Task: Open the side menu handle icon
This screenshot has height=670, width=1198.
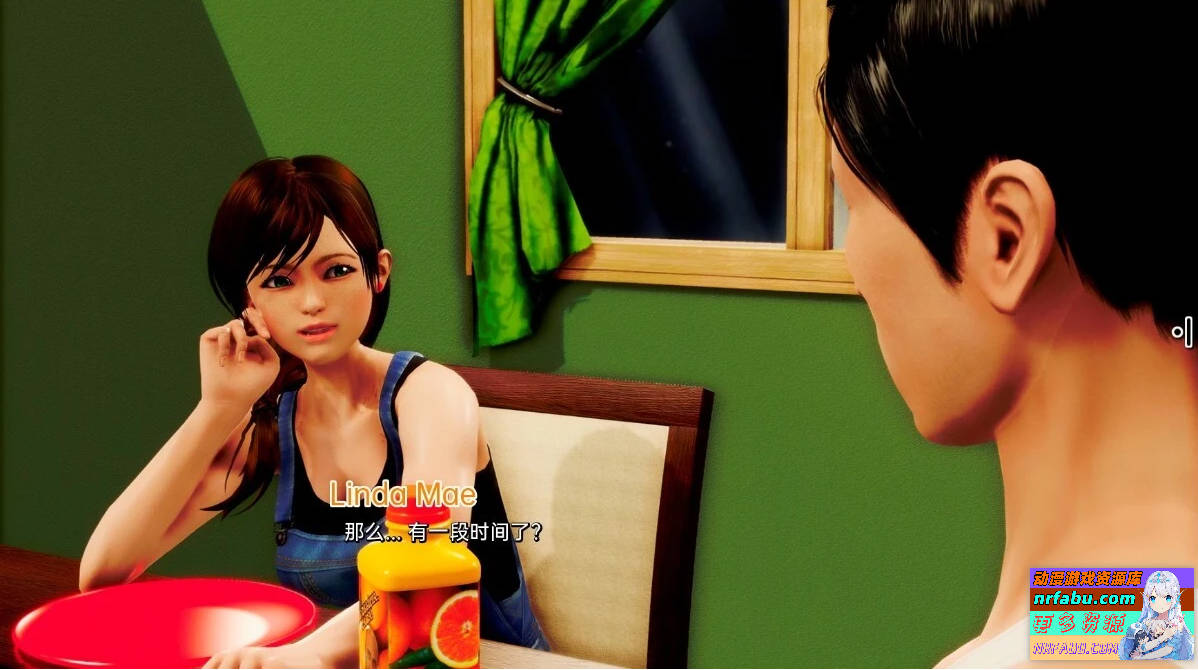Action: point(1183,332)
